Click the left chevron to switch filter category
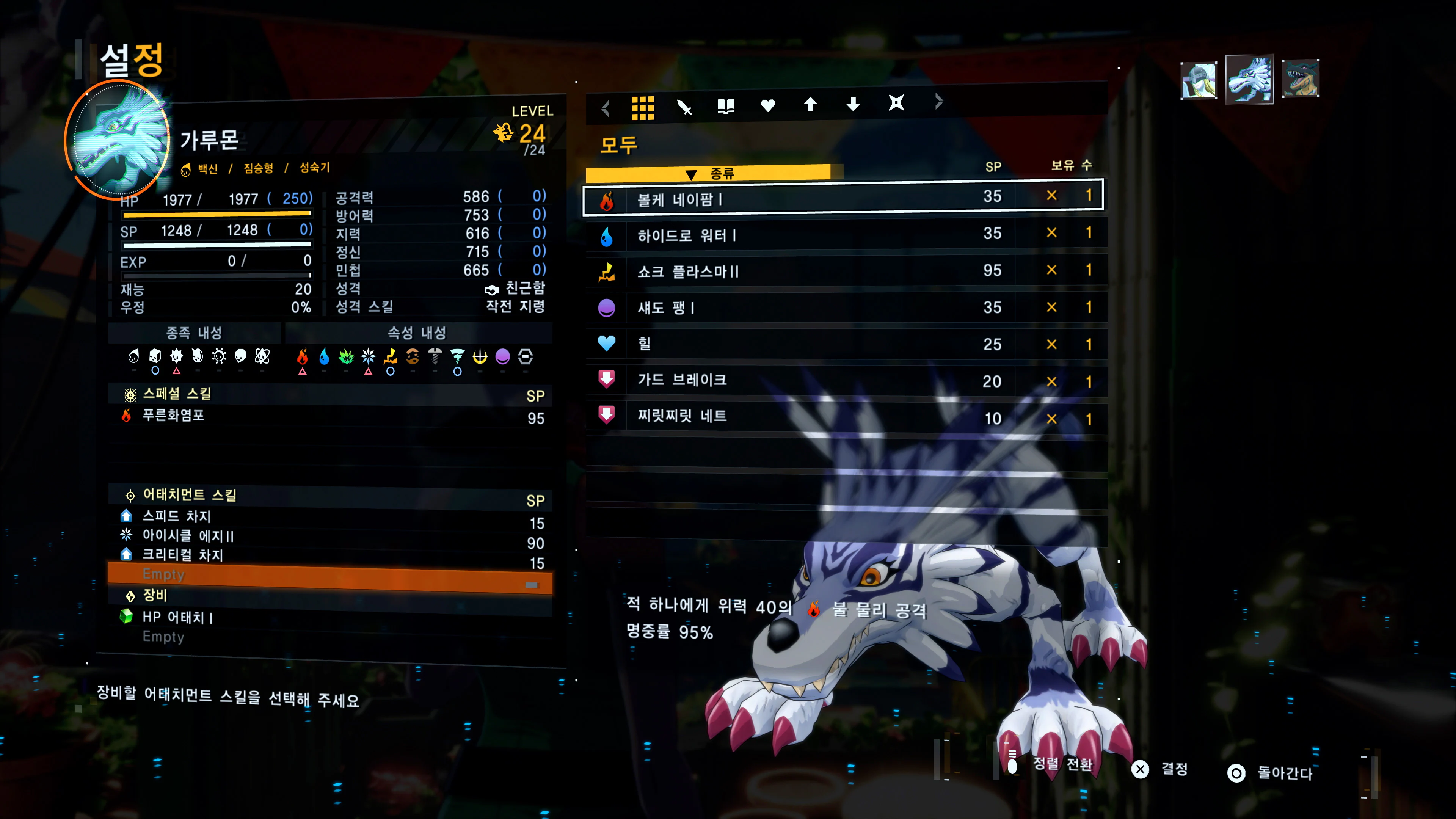1456x819 pixels. pyautogui.click(x=605, y=107)
